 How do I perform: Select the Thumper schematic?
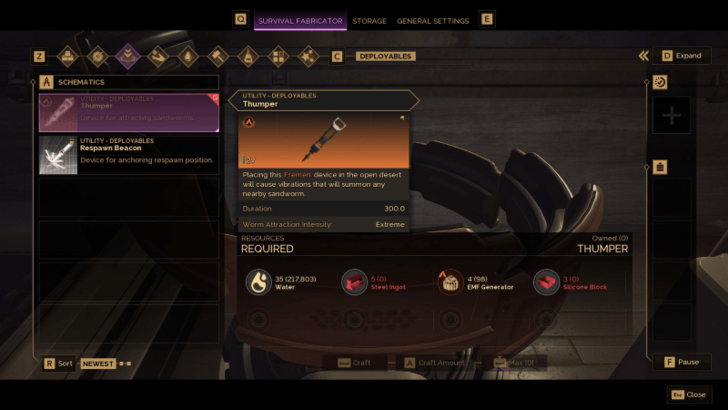[128, 112]
